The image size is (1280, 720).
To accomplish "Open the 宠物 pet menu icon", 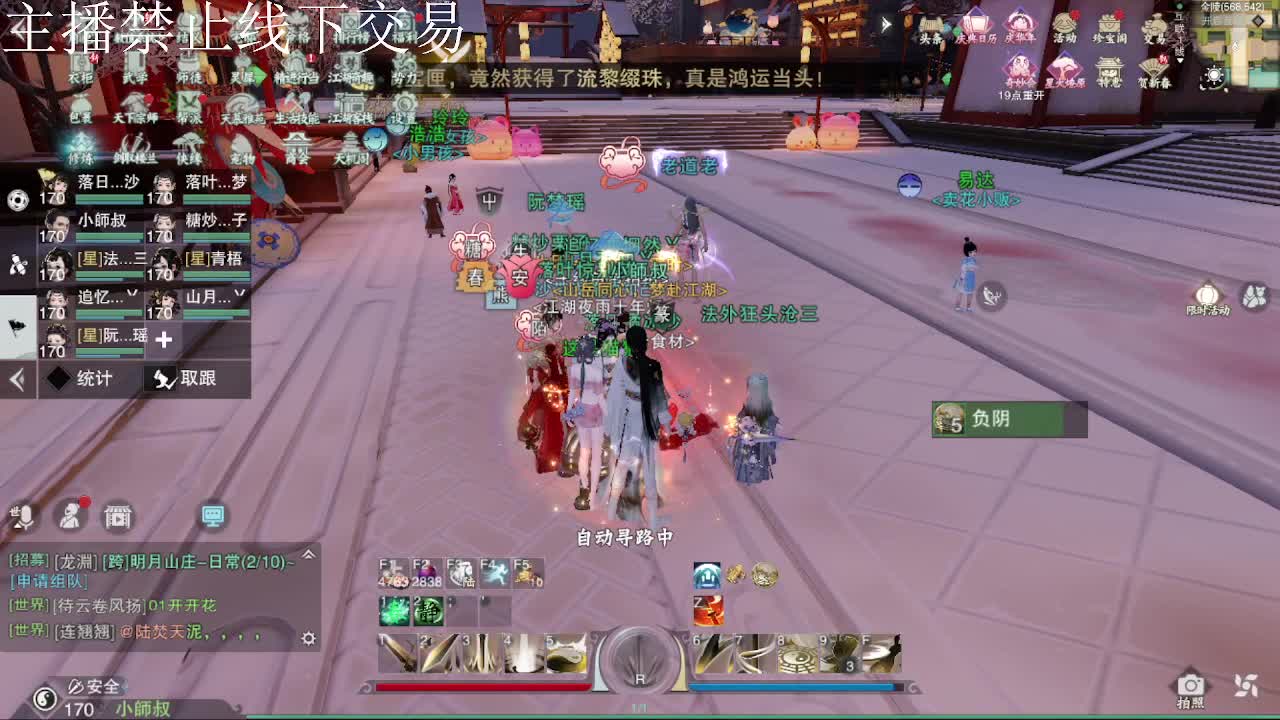I will tap(243, 145).
